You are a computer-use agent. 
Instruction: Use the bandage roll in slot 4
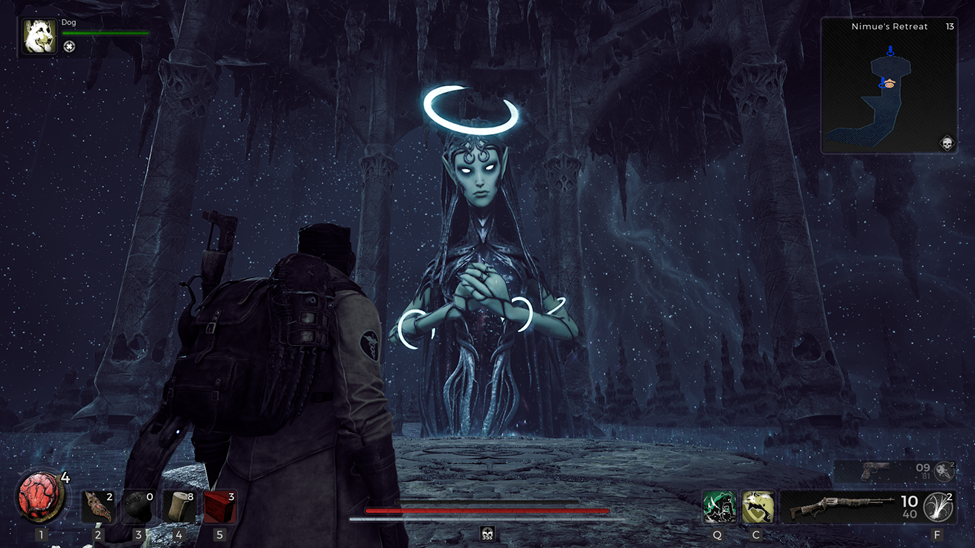pyautogui.click(x=179, y=506)
